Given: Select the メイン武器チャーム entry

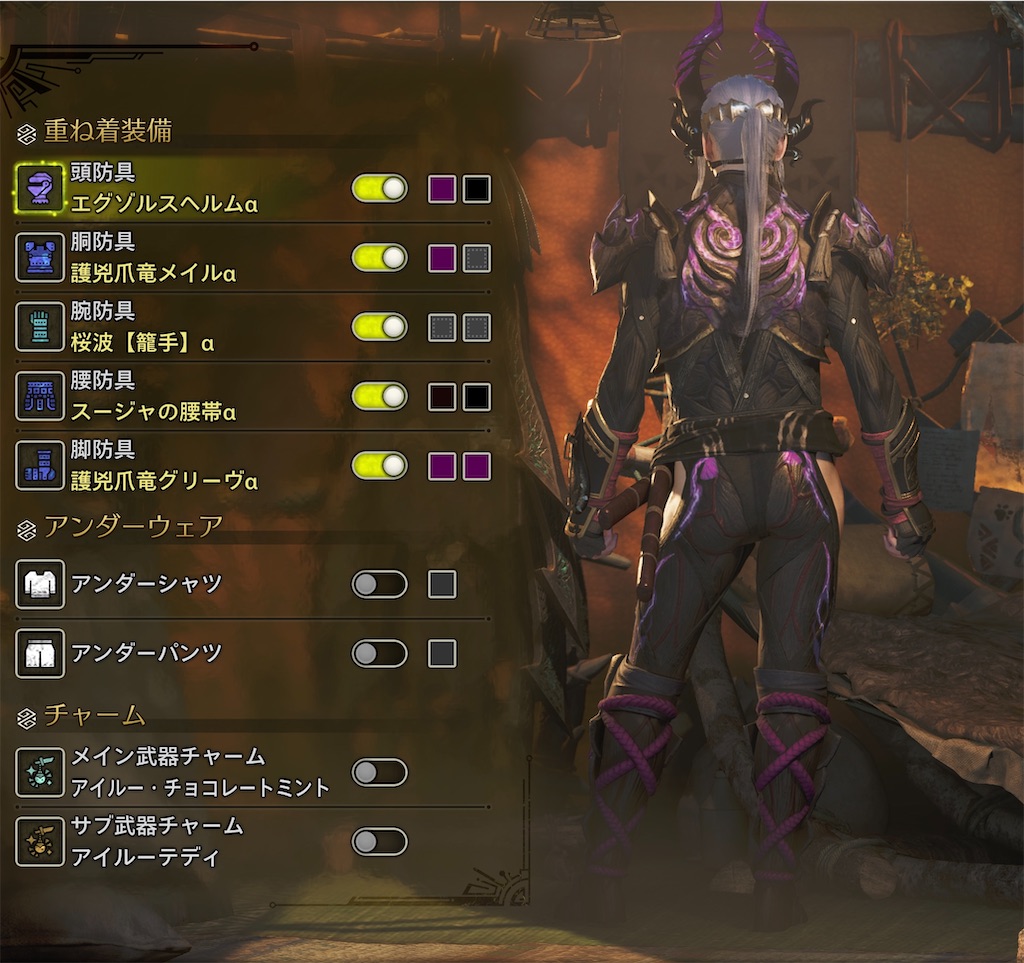Looking at the screenshot, I should pos(200,772).
